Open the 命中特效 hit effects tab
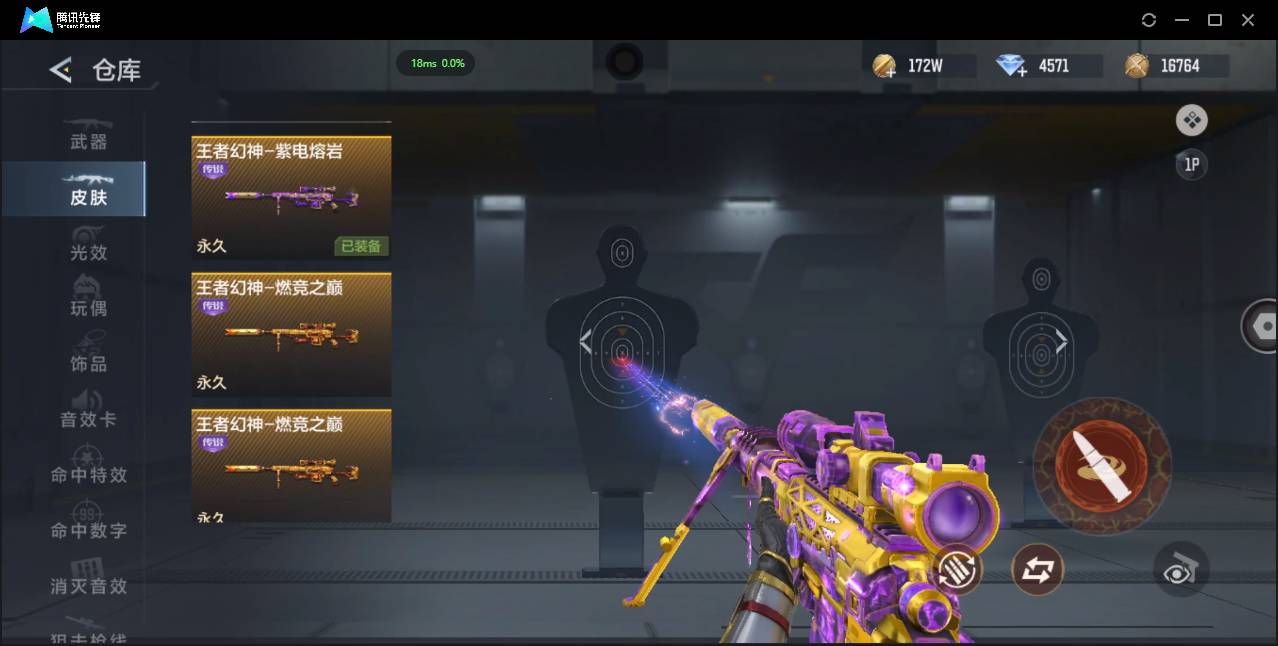The image size is (1278, 646). [88, 468]
